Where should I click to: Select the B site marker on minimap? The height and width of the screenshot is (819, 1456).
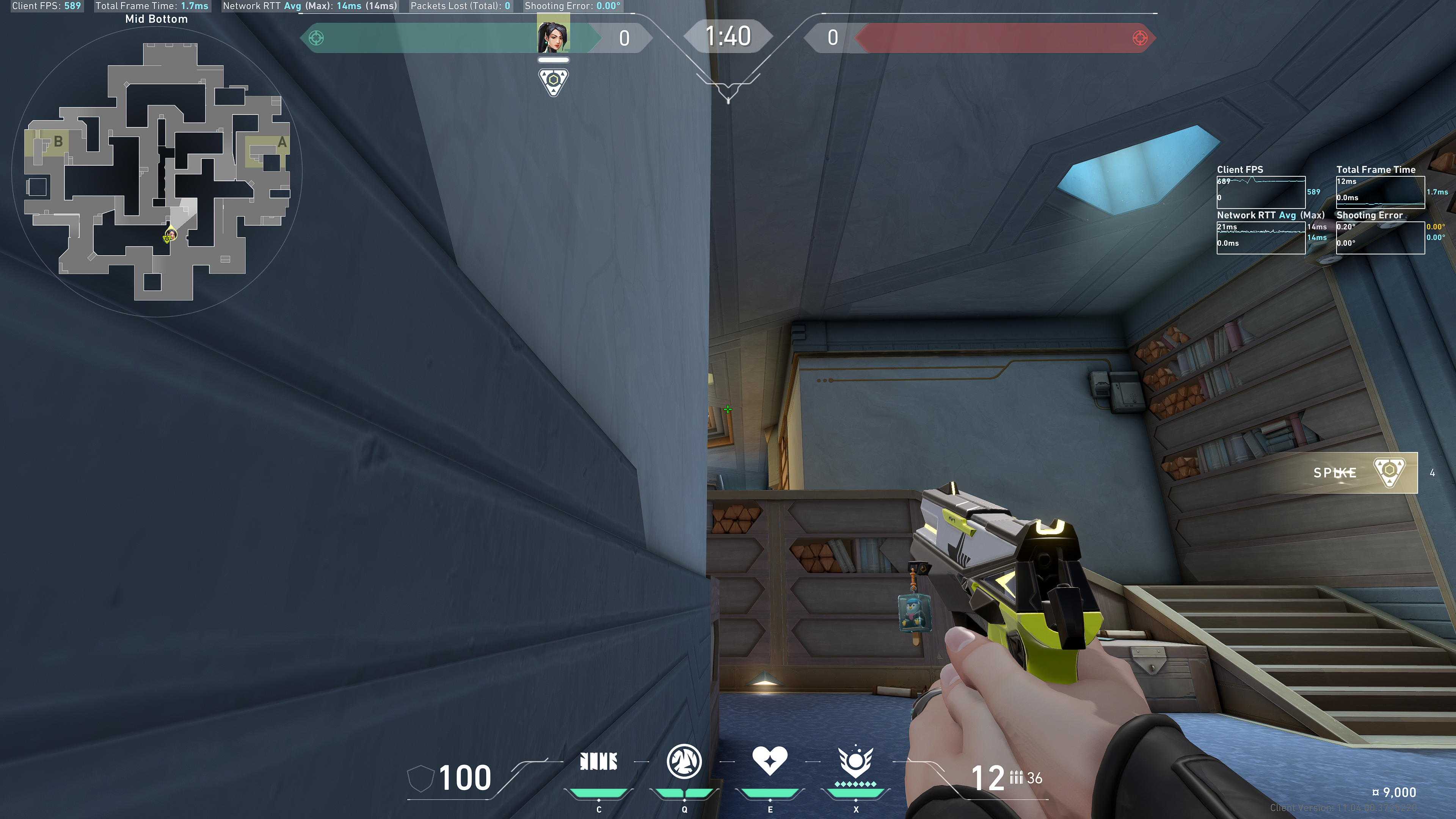[x=58, y=141]
